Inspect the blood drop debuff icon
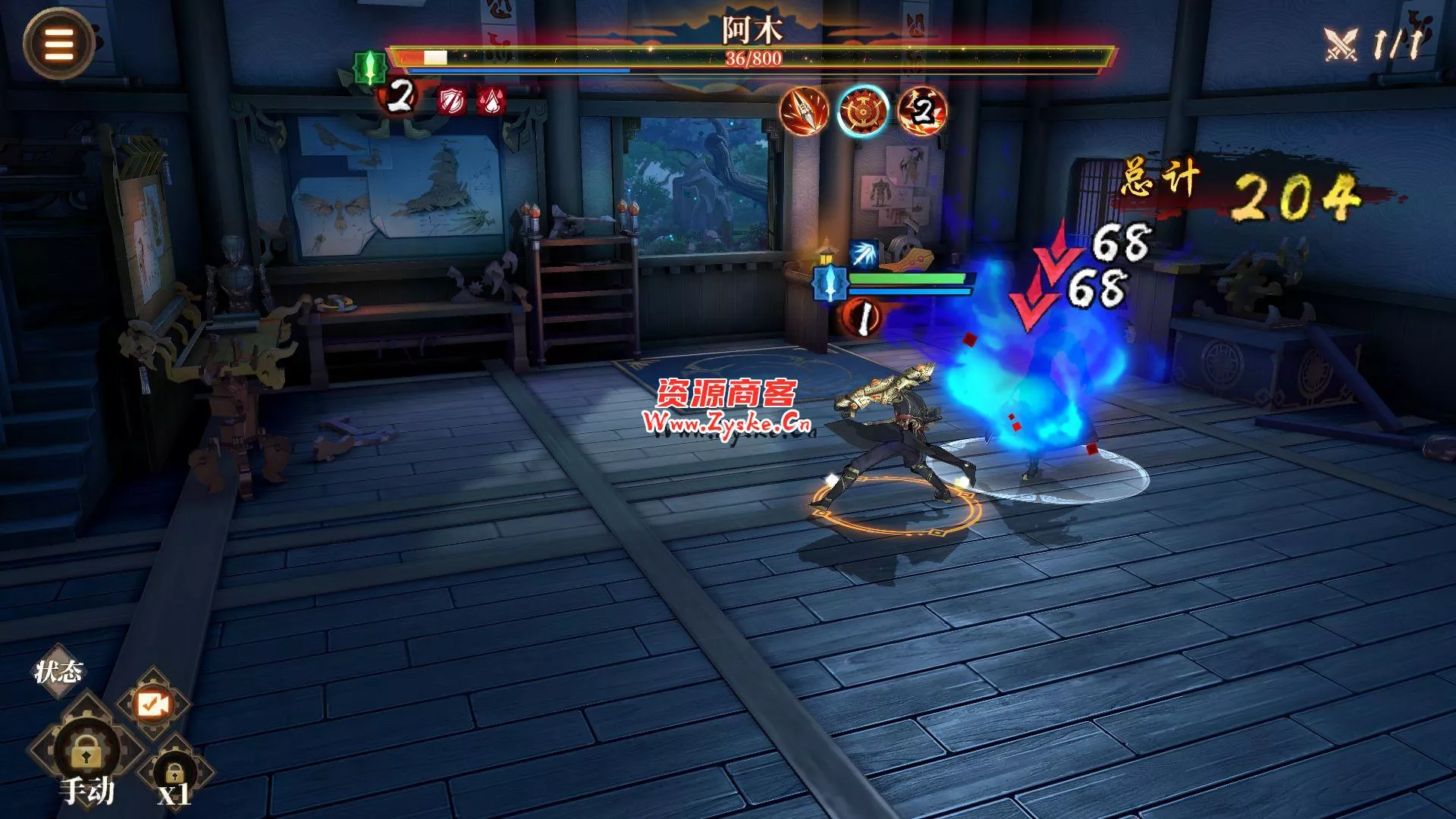 pyautogui.click(x=491, y=101)
